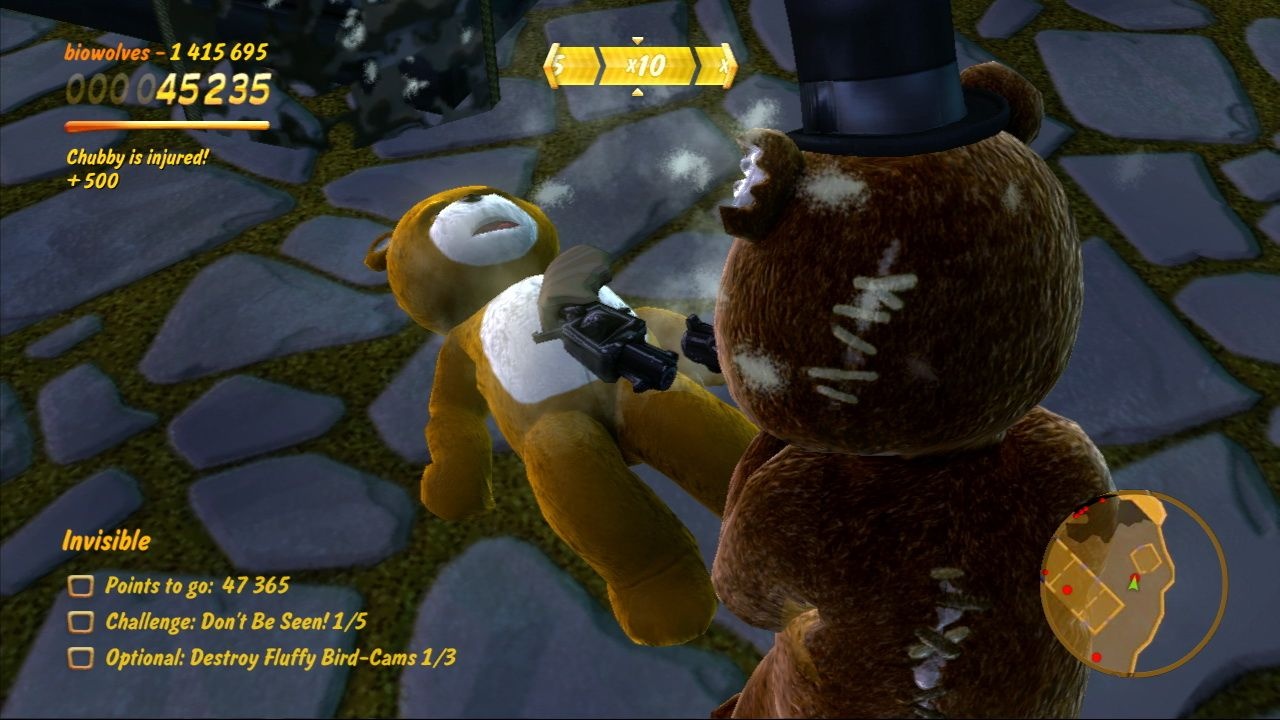Click the gold x10 multiplier banner
Screen dimensions: 1280x720
tap(645, 63)
